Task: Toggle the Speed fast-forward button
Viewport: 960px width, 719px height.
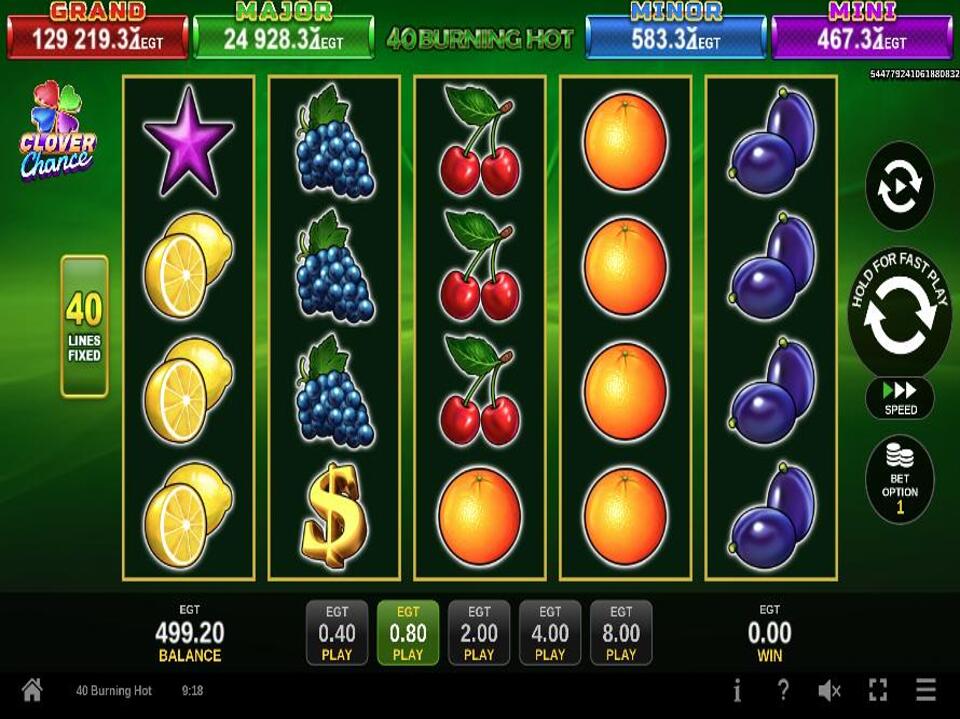Action: coord(899,398)
